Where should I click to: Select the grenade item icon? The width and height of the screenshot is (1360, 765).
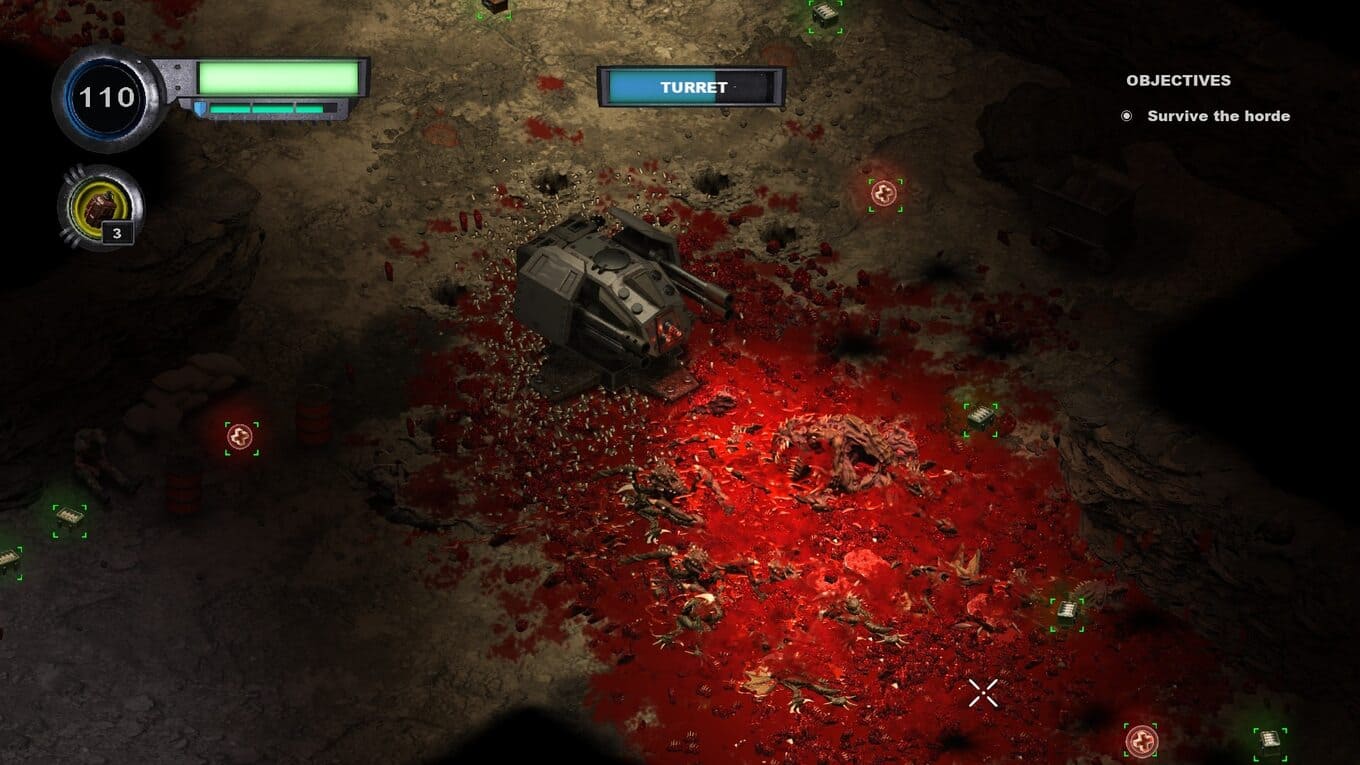coord(100,207)
